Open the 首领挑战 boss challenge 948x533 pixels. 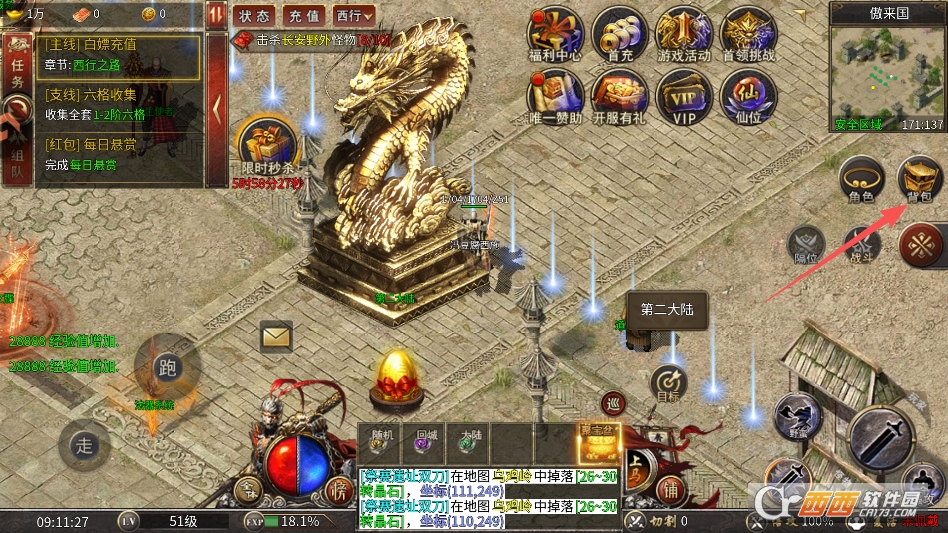[748, 35]
